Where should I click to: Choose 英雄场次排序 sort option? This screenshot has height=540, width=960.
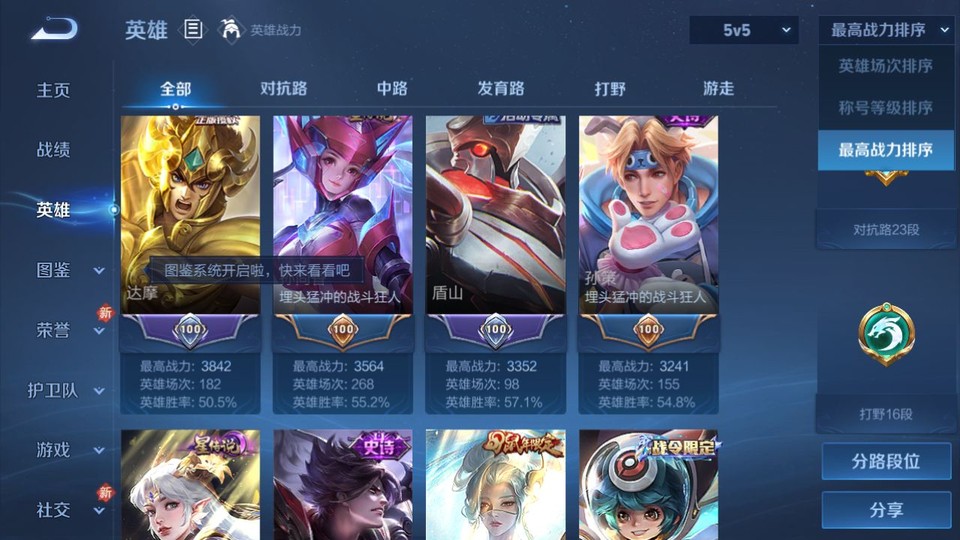[x=885, y=66]
